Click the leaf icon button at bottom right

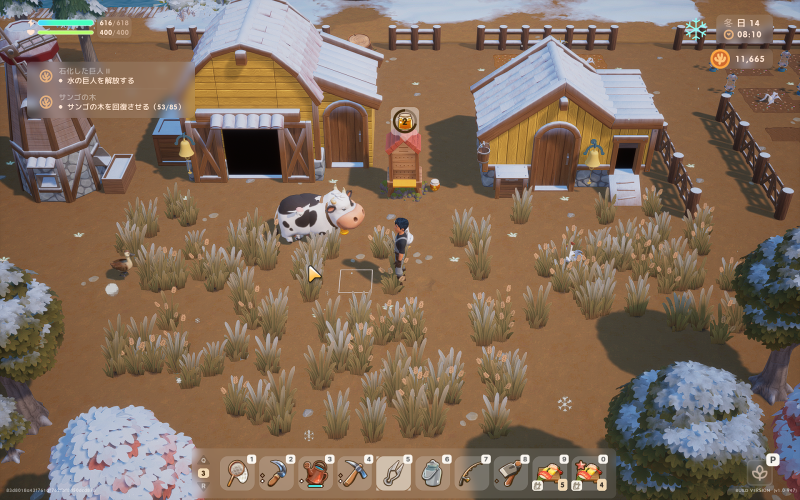[760, 472]
